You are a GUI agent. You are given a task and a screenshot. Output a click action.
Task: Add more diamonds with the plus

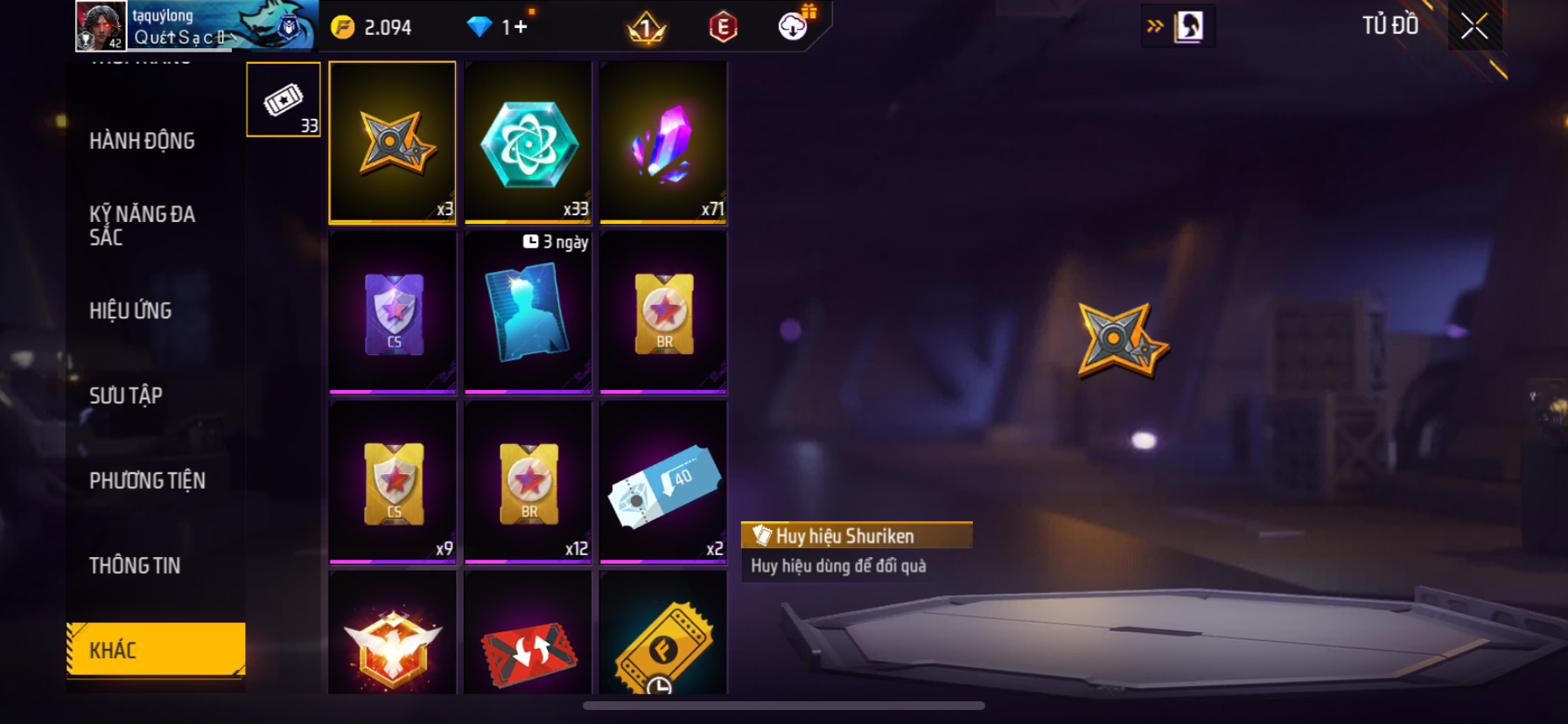[519, 27]
